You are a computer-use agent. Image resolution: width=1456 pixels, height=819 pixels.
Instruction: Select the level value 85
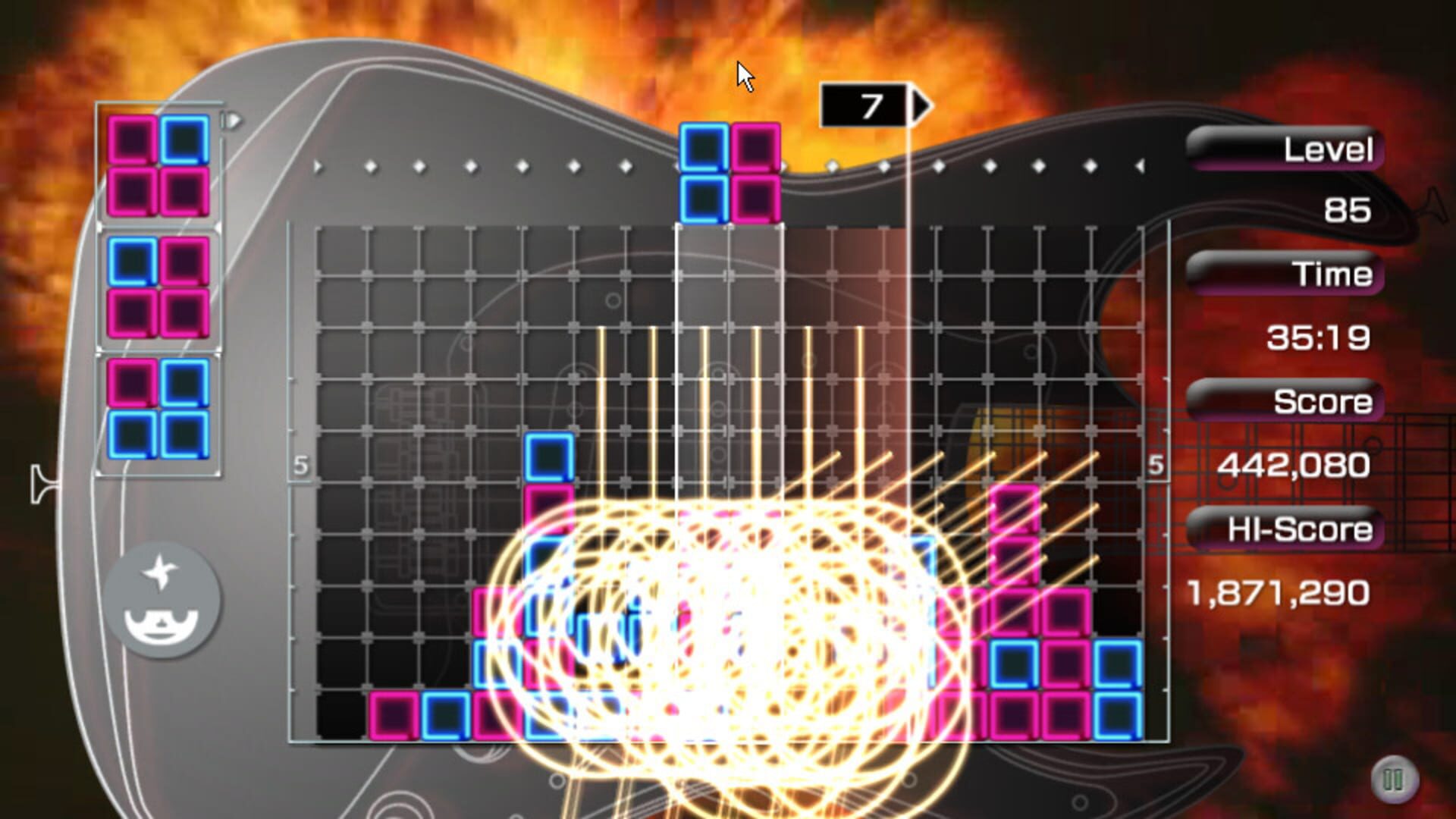point(1346,210)
